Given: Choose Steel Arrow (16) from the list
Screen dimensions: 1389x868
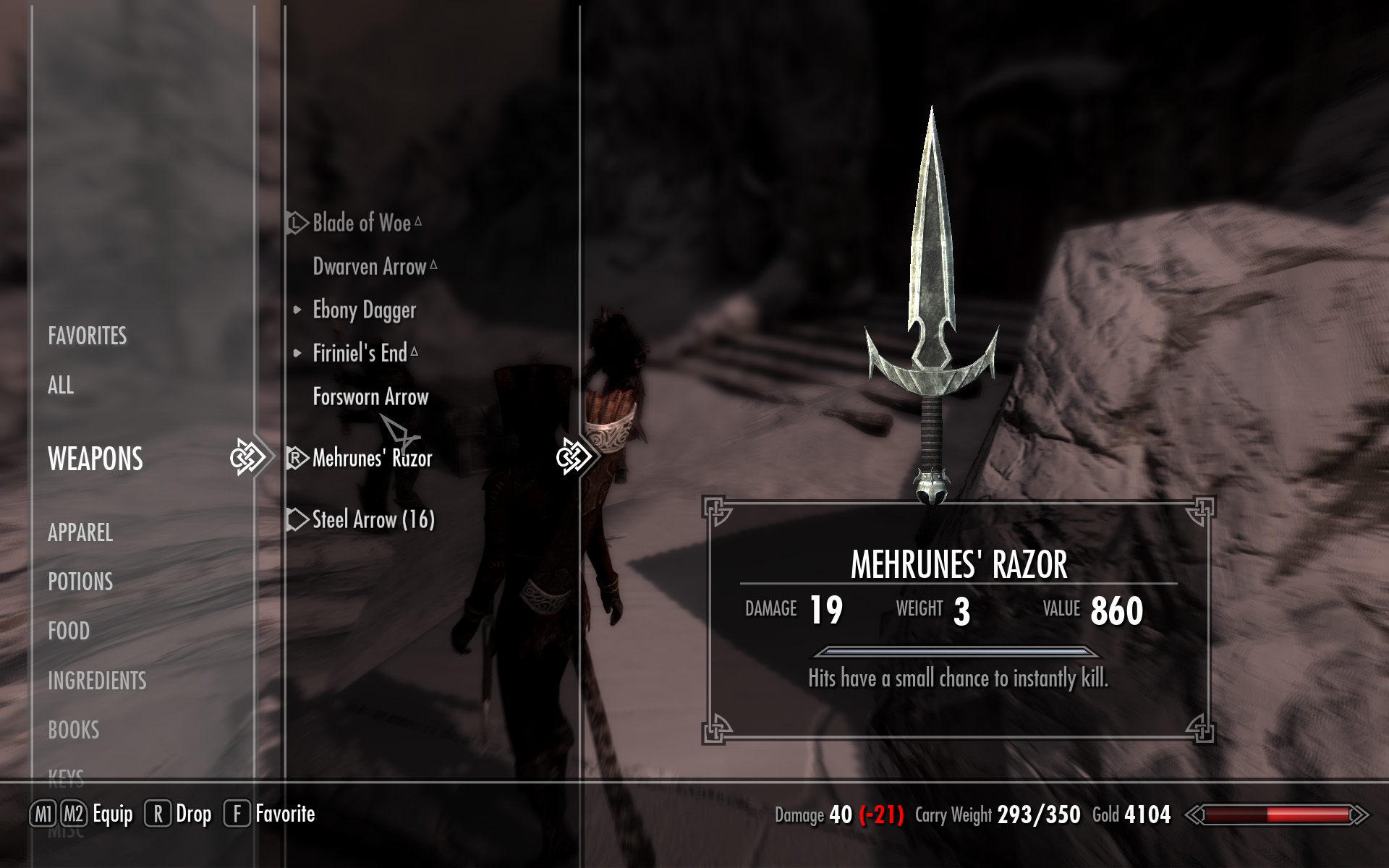Looking at the screenshot, I should tap(373, 519).
